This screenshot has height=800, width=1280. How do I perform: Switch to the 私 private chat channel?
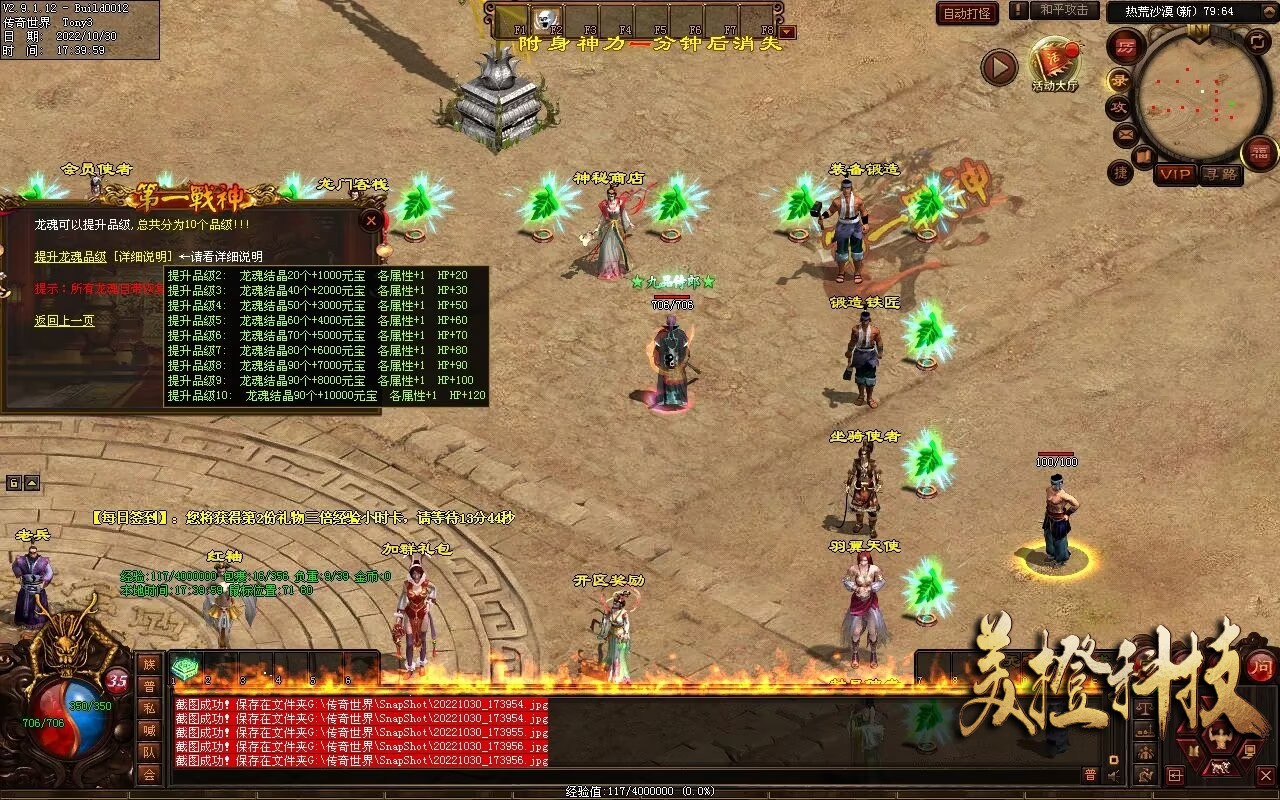tap(149, 708)
